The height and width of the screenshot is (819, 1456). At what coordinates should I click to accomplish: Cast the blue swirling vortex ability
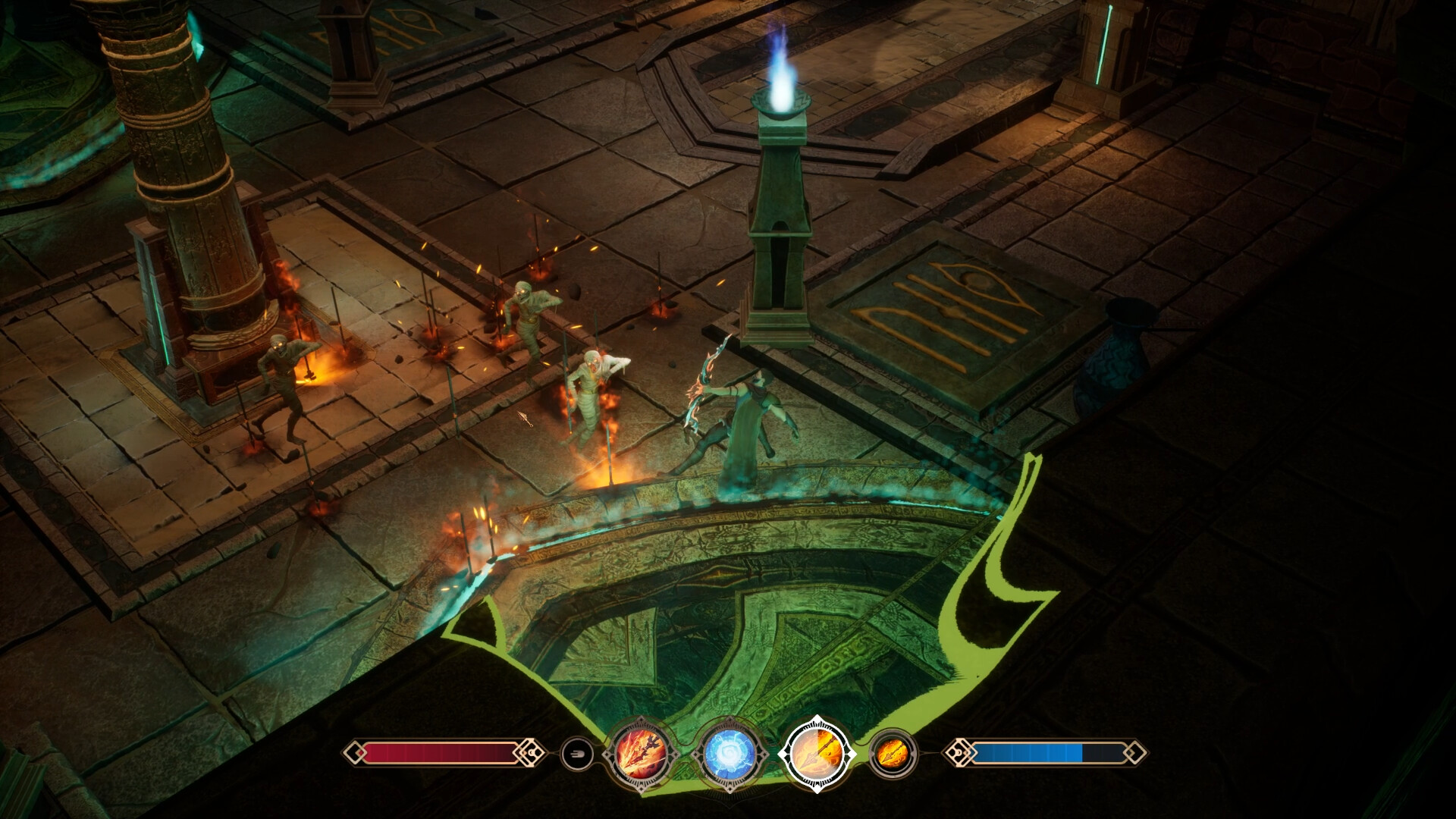click(730, 754)
